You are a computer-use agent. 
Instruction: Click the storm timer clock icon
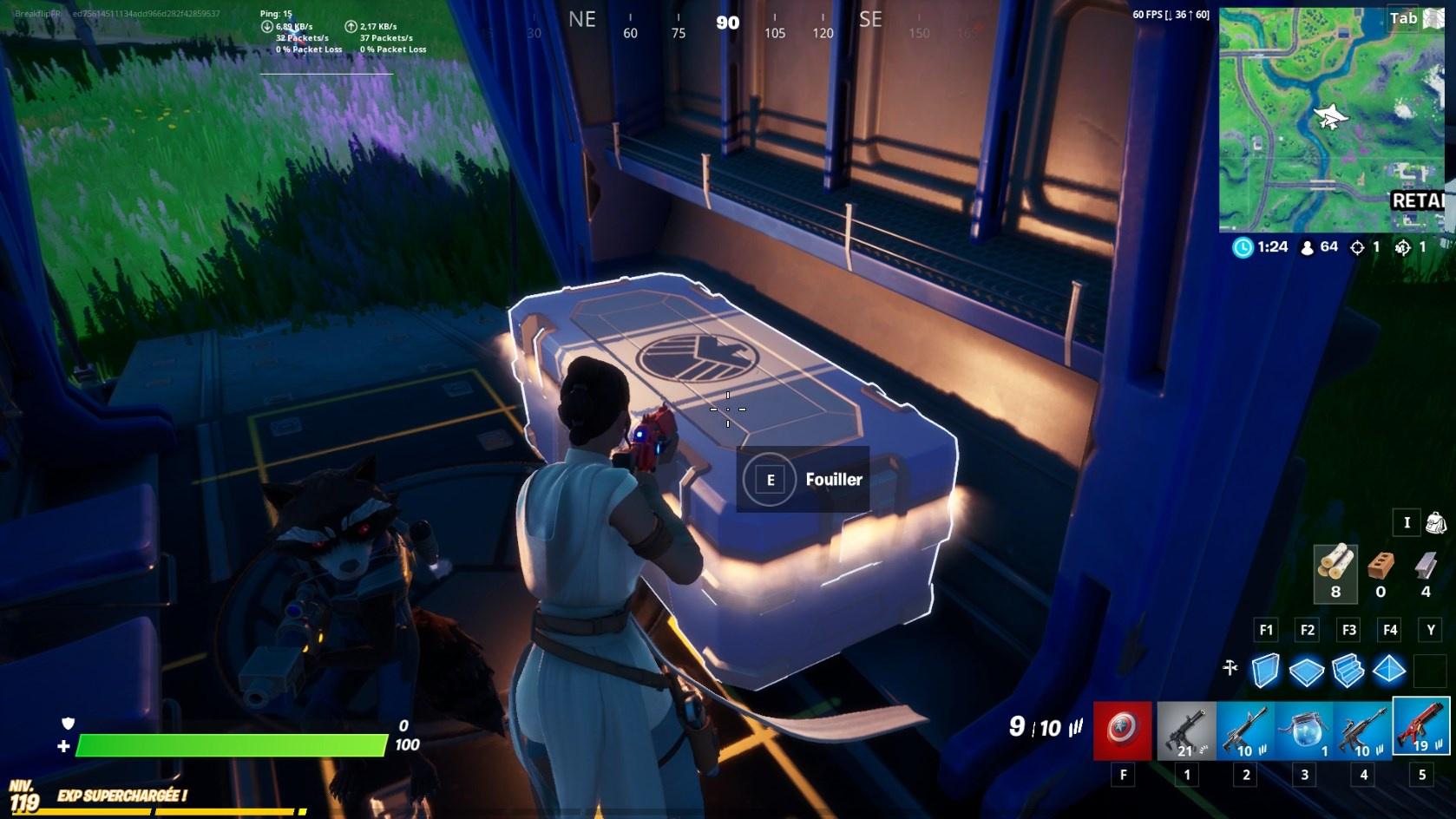coord(1242,247)
